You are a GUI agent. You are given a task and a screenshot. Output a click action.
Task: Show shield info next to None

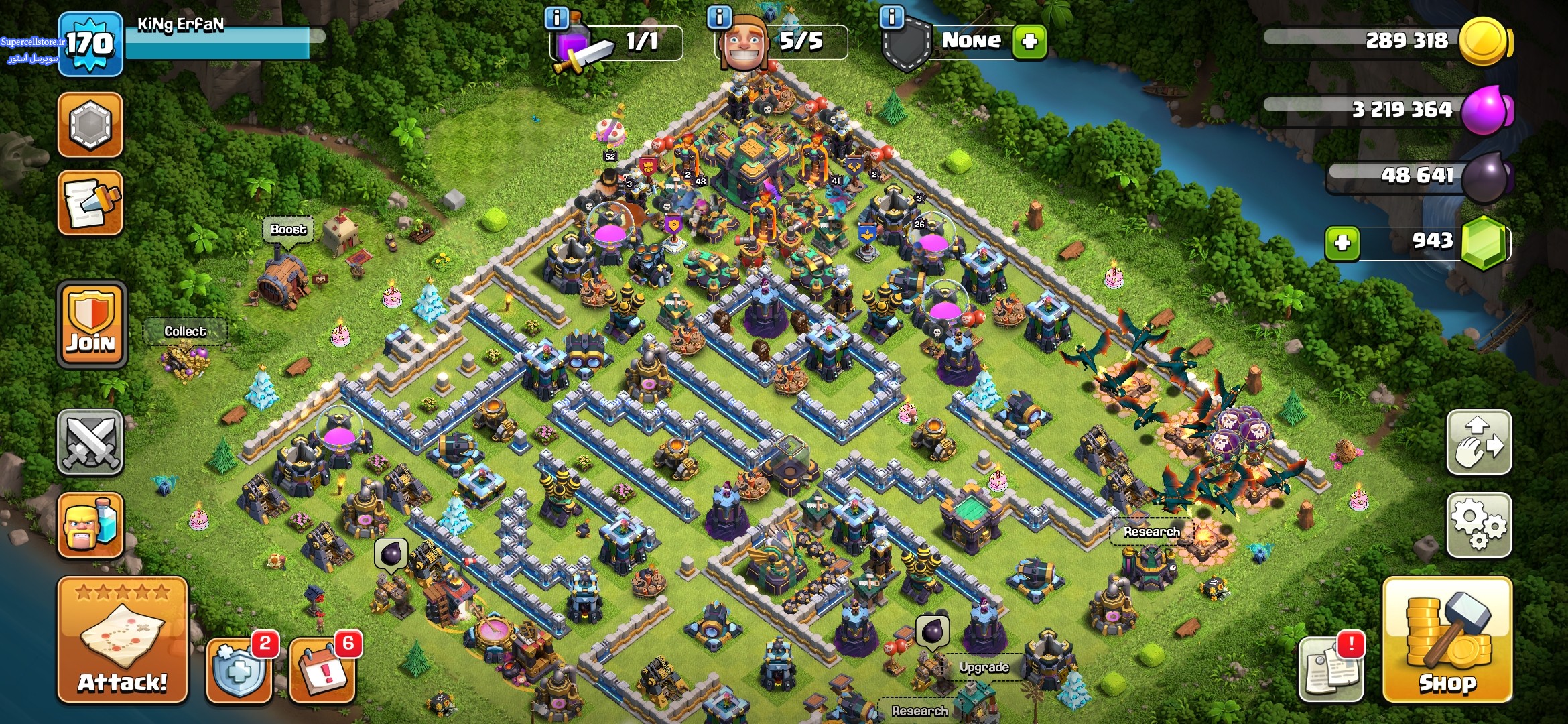point(892,17)
